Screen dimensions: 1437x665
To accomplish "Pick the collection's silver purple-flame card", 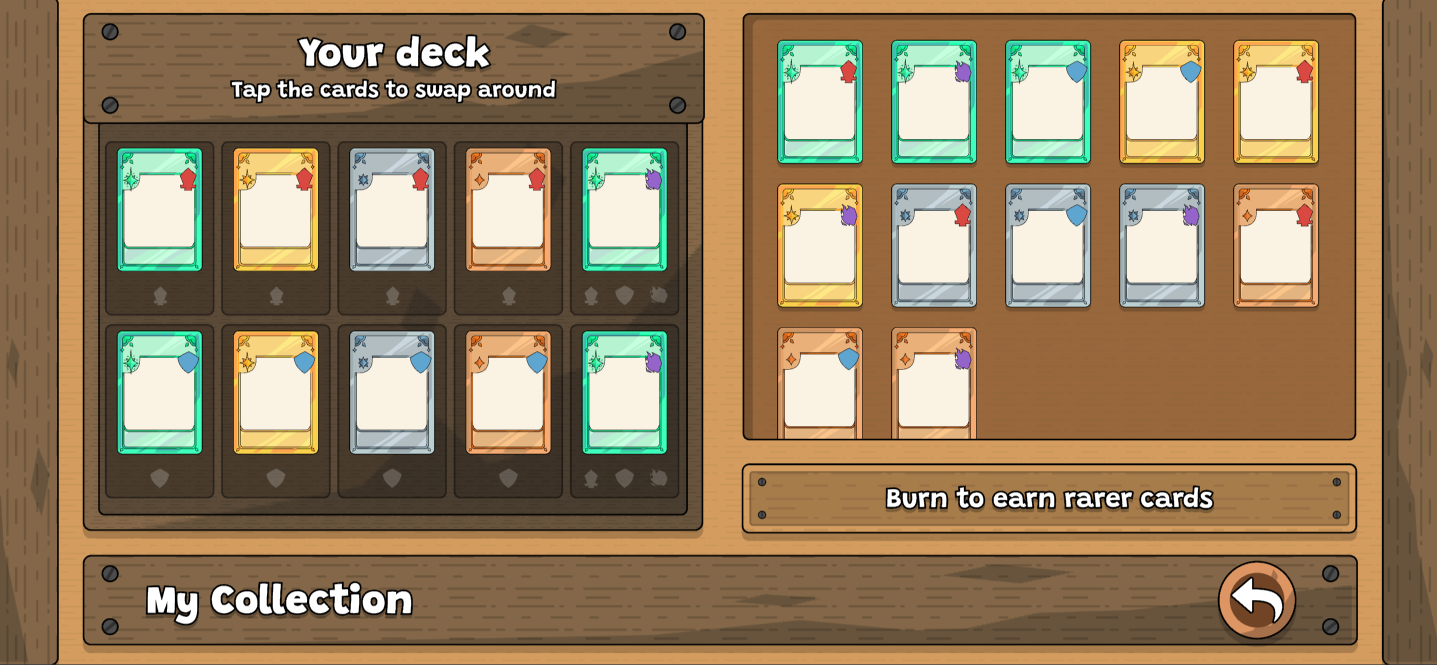I will (x=1162, y=245).
